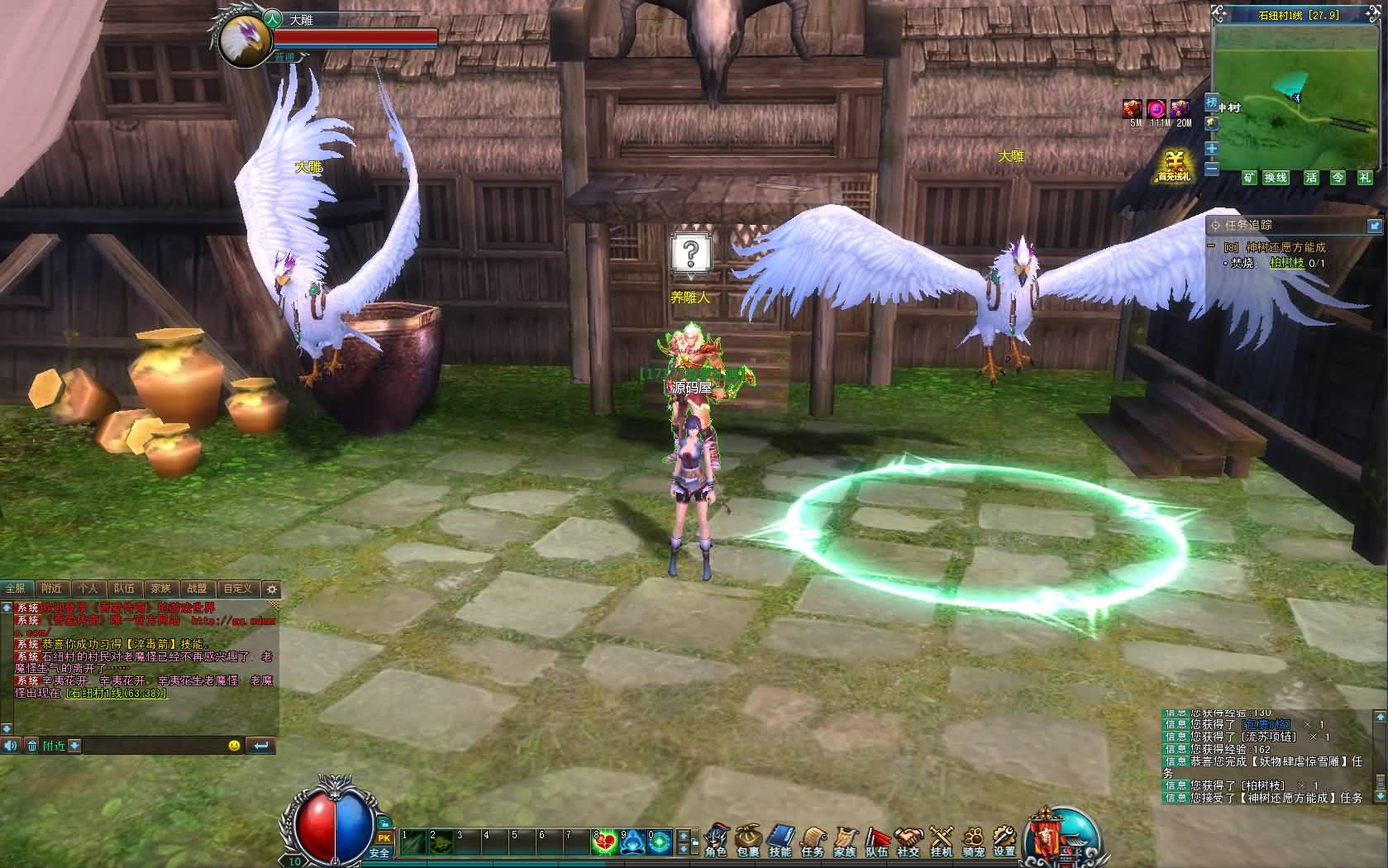
Task: Open the 骑宠 mount and pet panel
Action: pos(973,840)
